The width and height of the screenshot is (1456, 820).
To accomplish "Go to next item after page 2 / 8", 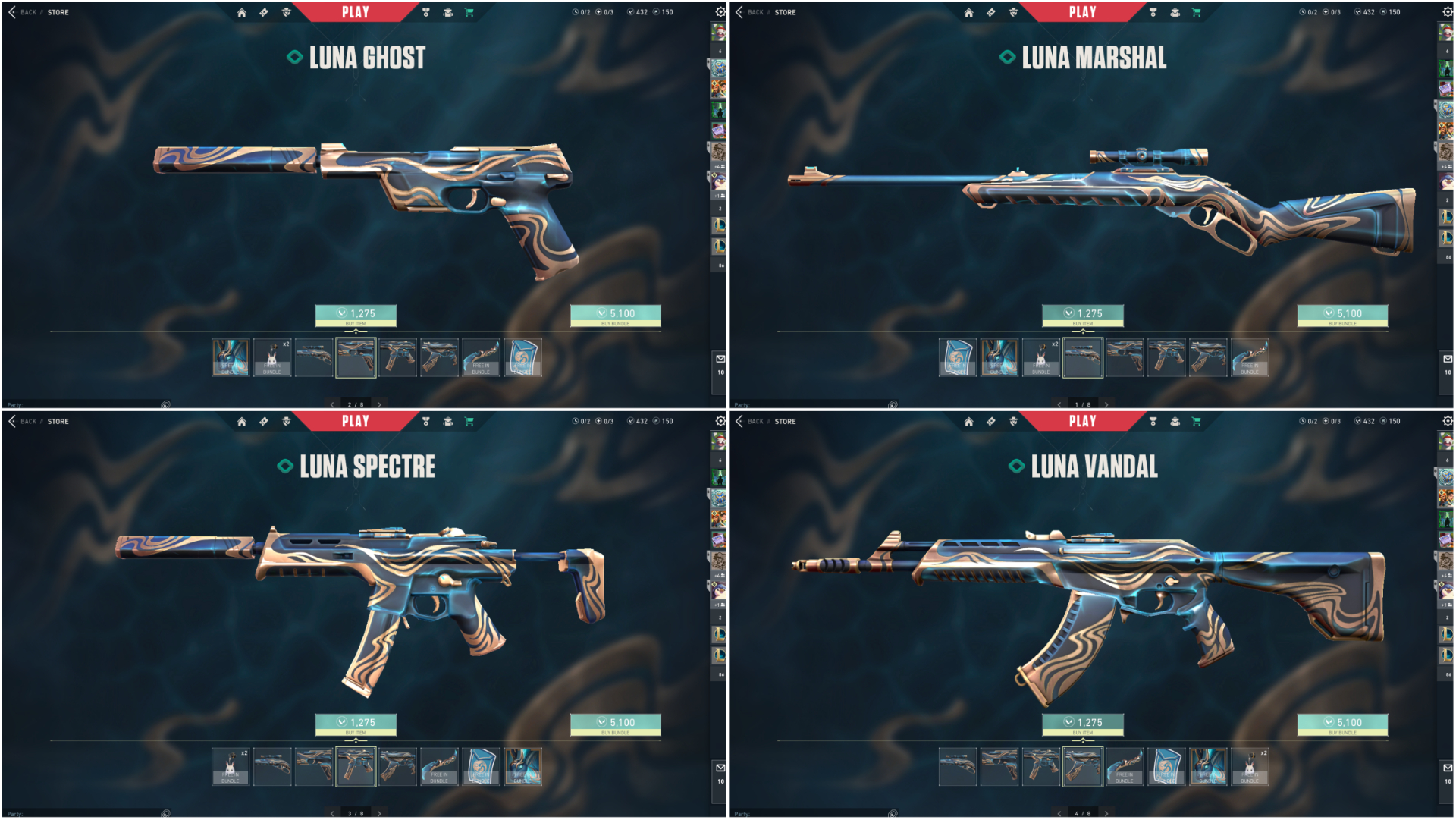I will click(x=379, y=405).
